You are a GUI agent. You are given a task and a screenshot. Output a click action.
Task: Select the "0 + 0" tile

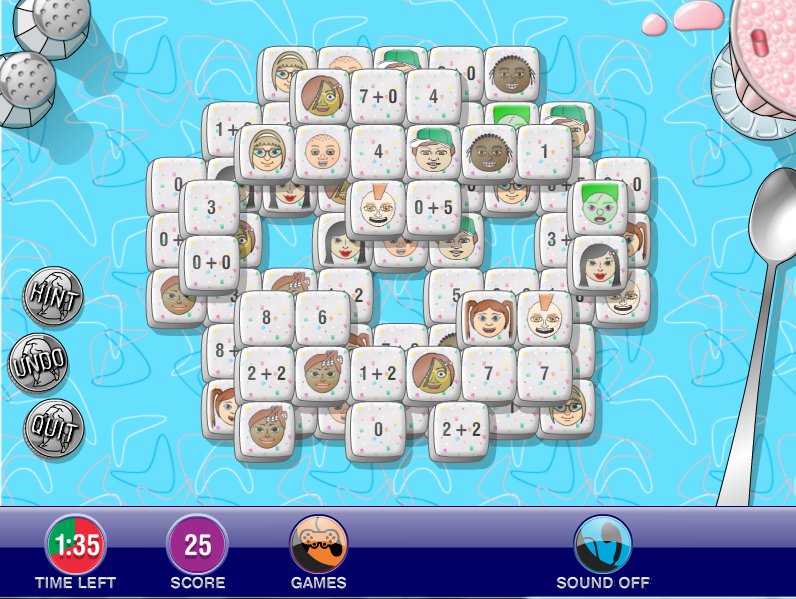click(x=210, y=264)
